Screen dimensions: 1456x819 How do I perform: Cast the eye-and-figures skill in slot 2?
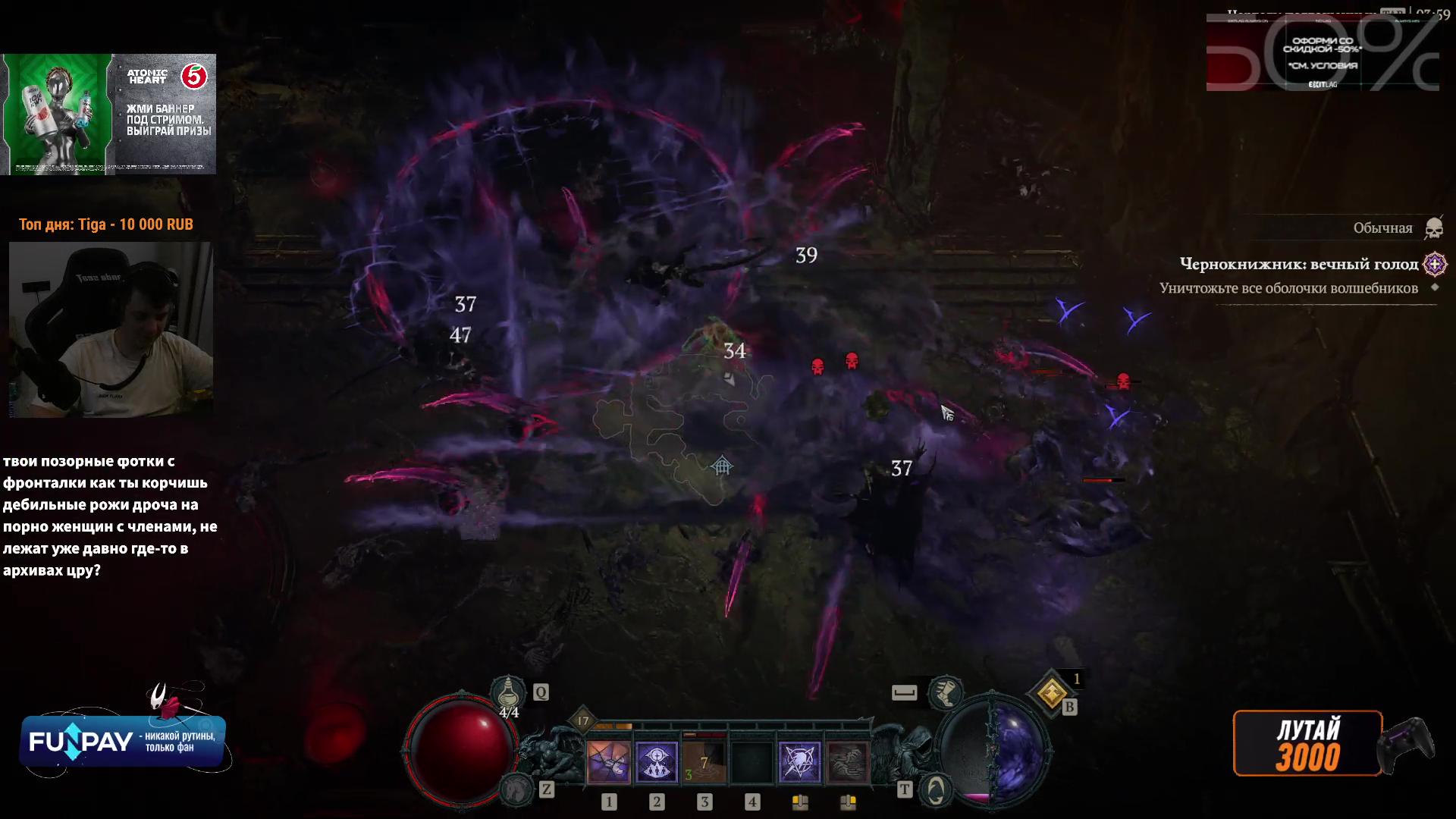pyautogui.click(x=656, y=761)
